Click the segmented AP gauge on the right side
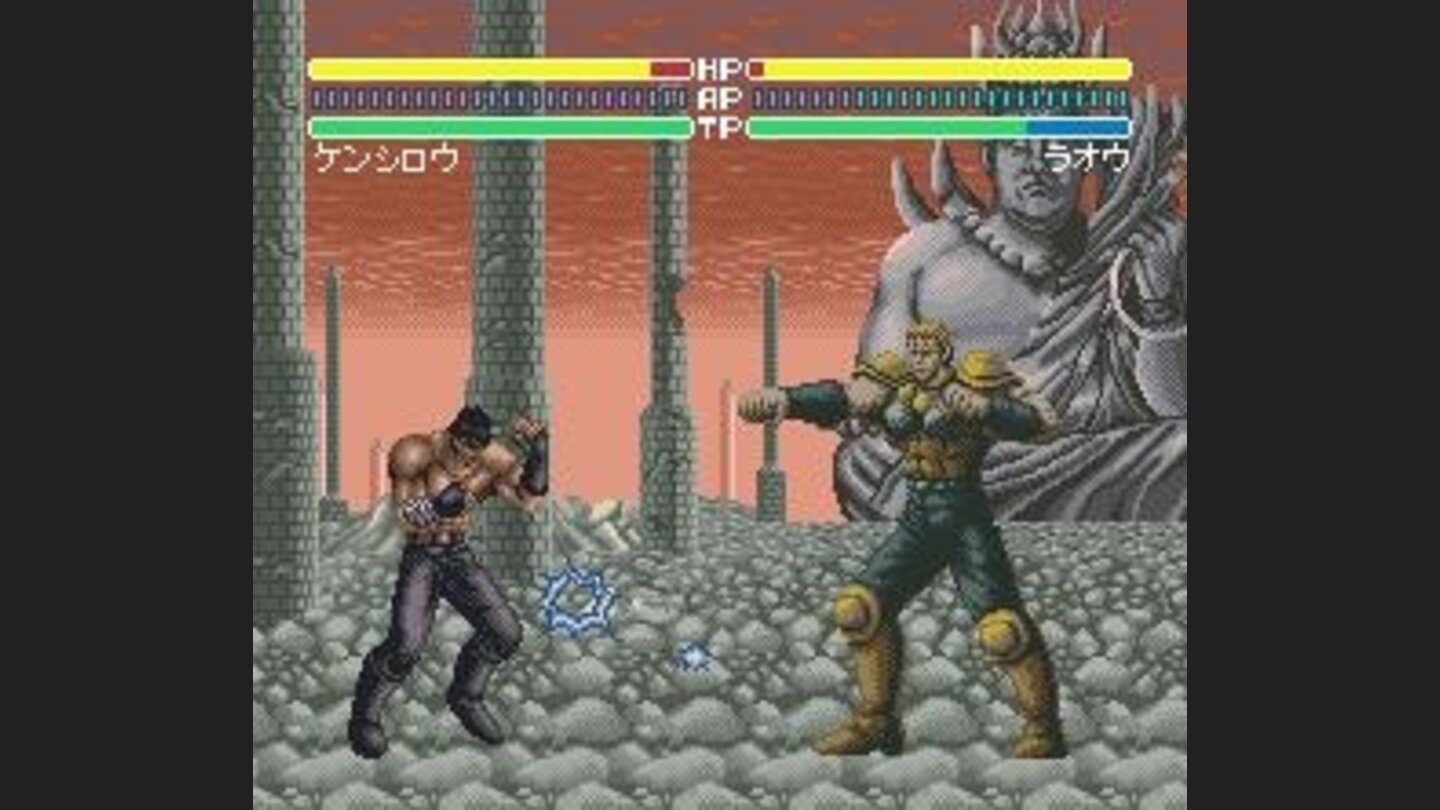 point(940,98)
